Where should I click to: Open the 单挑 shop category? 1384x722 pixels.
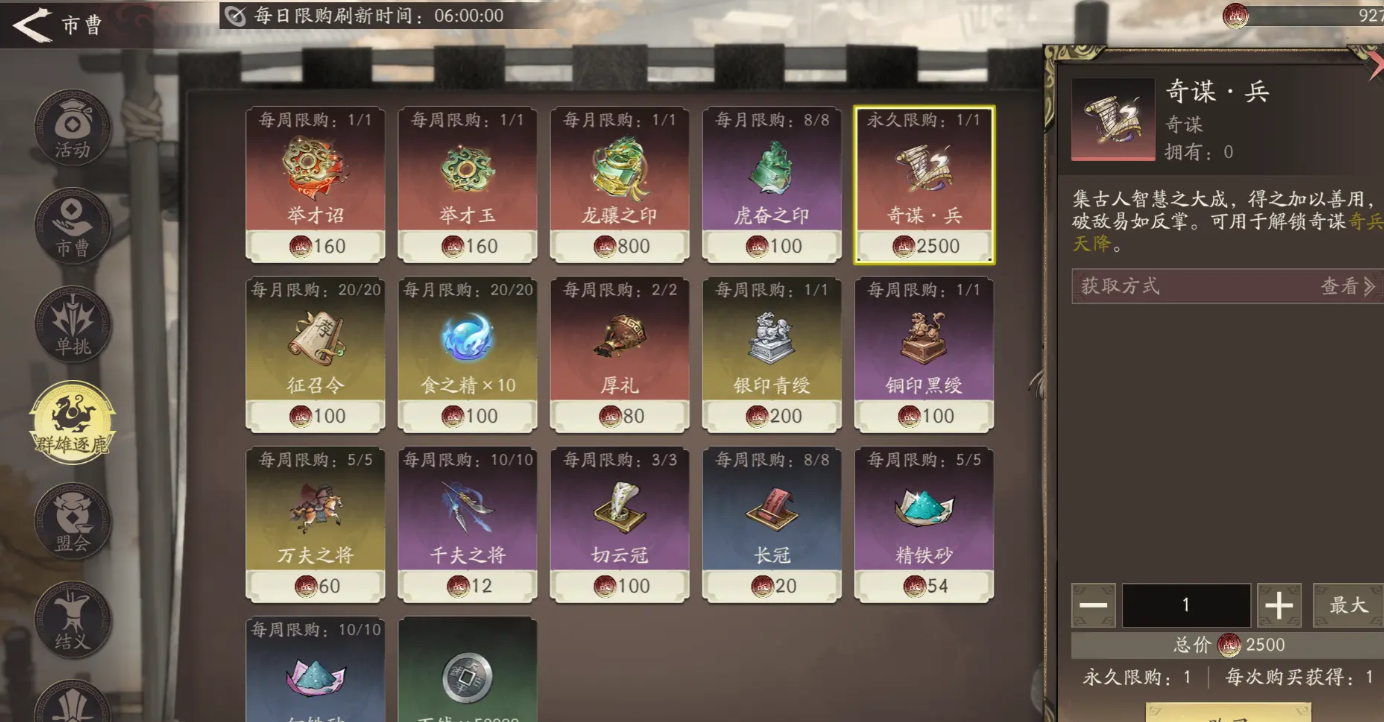pos(72,325)
